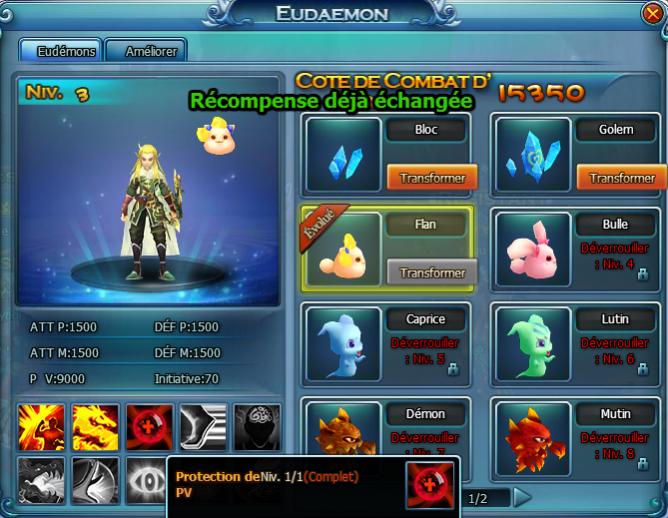Click Transformer for the Golem
Screen dimensions: 668x518
click(621, 178)
